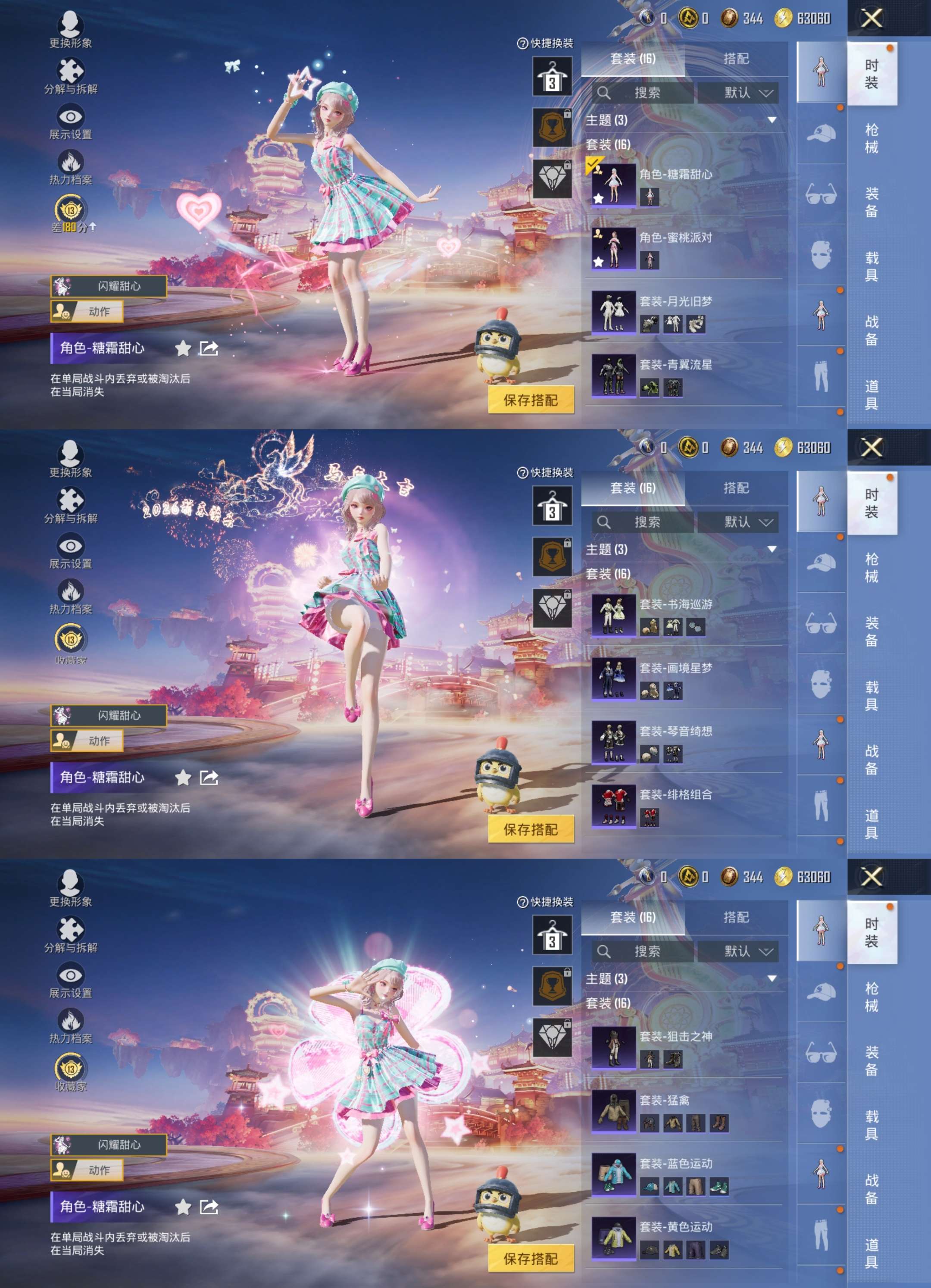This screenshot has height=1288, width=931.
Task: Favorite 角色-糖霜甜心 with the star toggle
Action: [x=183, y=349]
